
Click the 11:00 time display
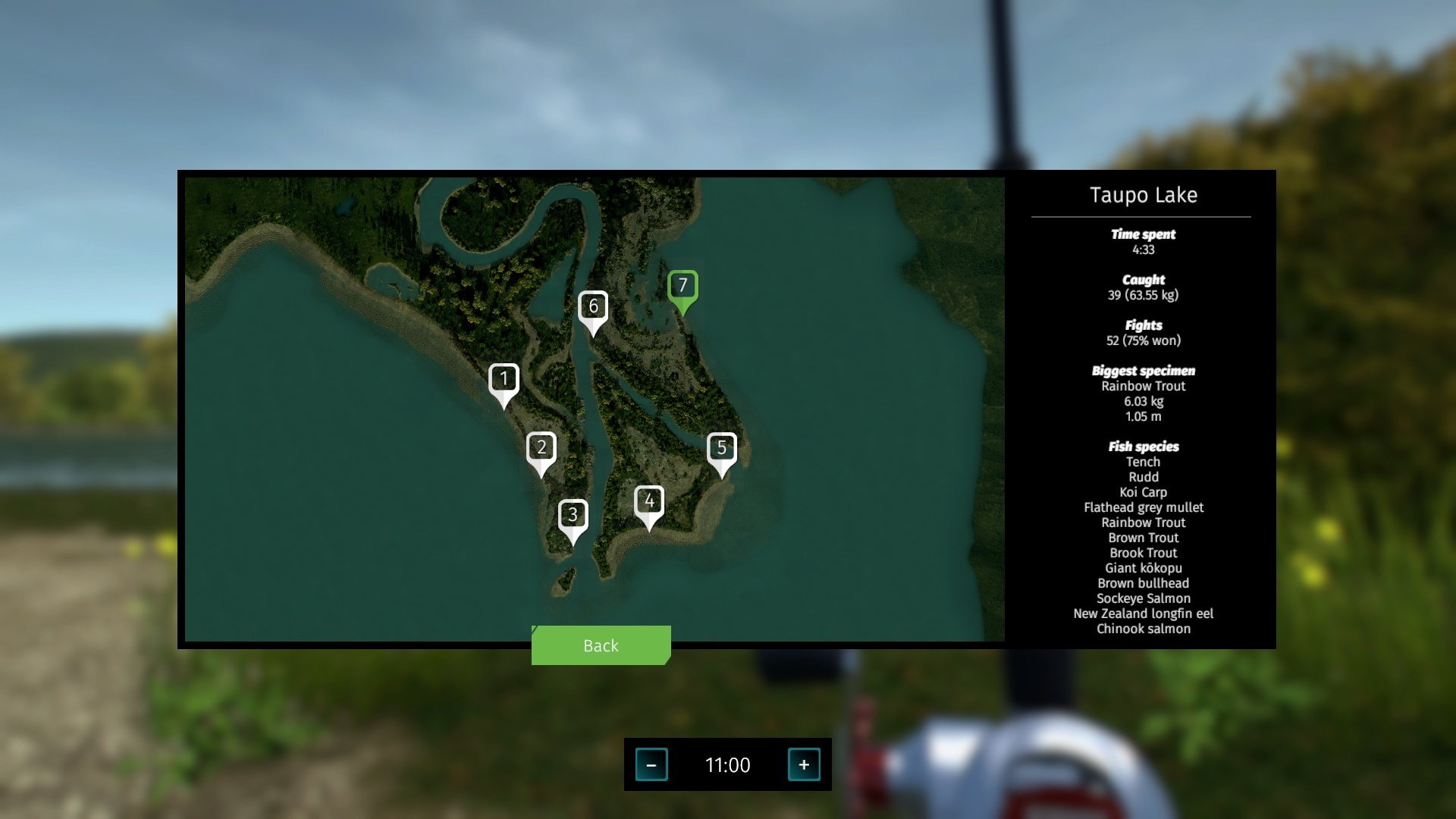click(728, 765)
